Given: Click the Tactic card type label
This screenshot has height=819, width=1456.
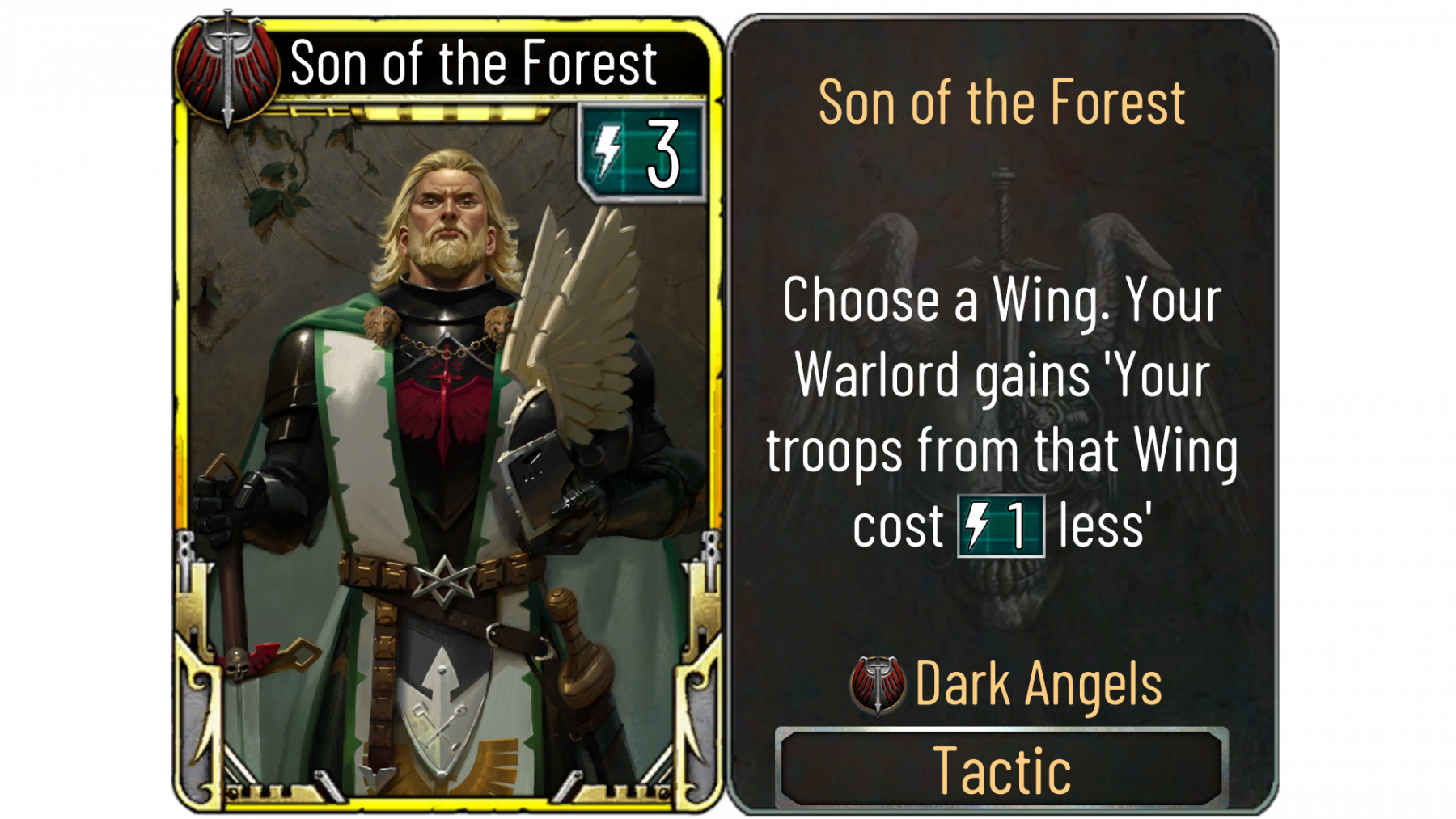Looking at the screenshot, I should click(x=1001, y=769).
